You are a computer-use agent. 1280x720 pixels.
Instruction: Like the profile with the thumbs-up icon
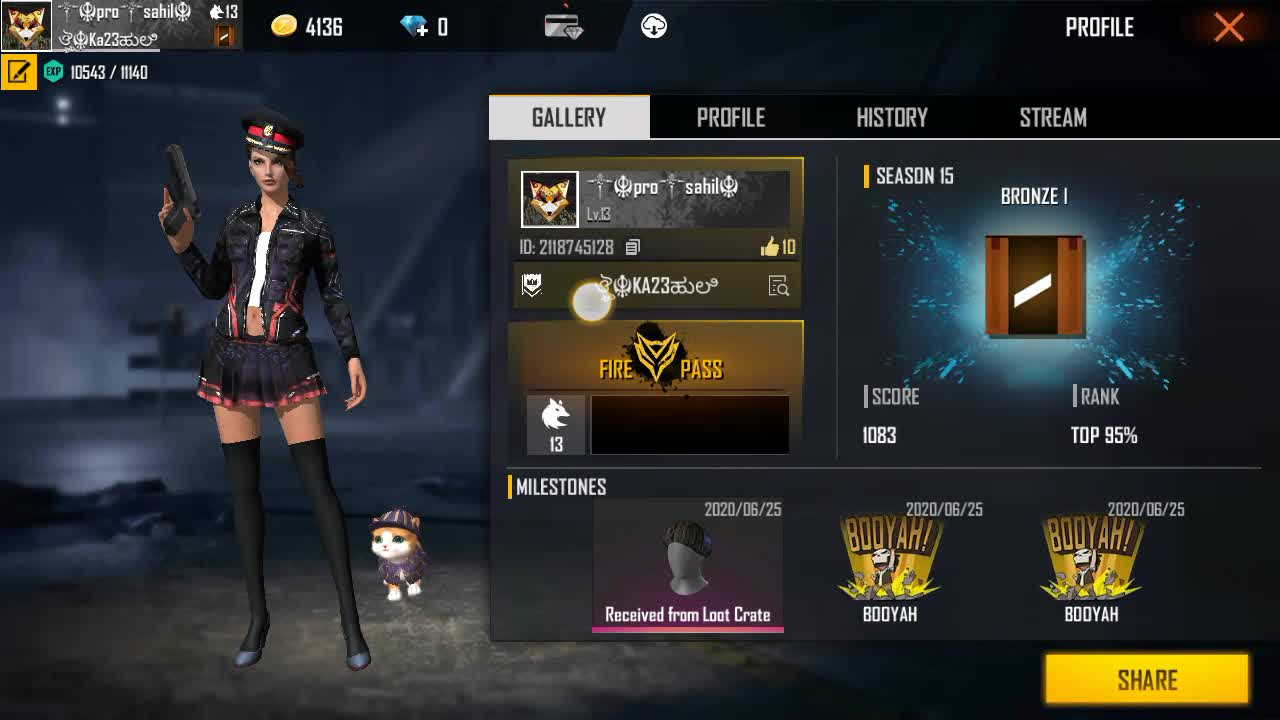click(770, 247)
